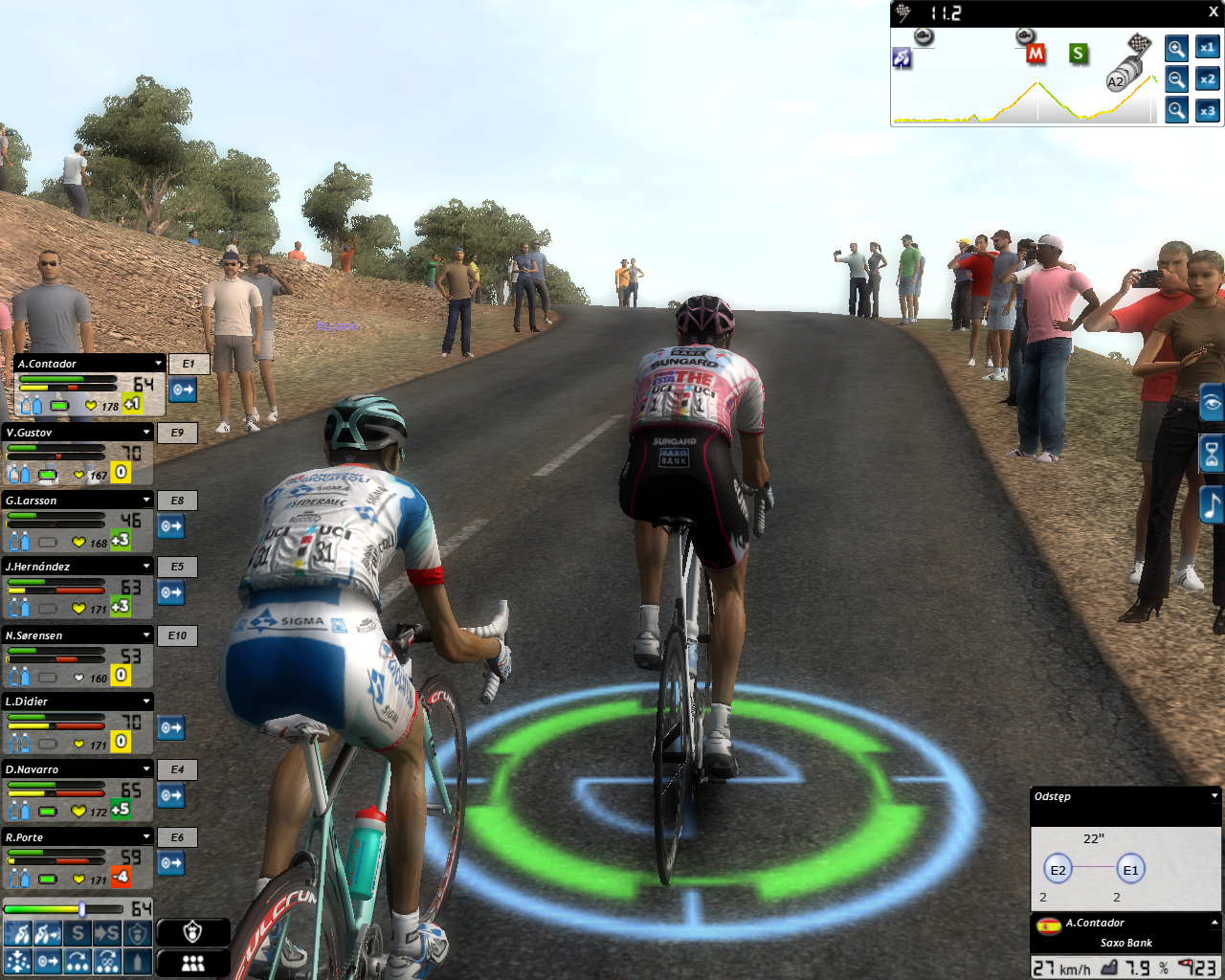Screen dimensions: 1225x980
Task: Select the E2 group circle in gap panel
Action: (x=1058, y=870)
